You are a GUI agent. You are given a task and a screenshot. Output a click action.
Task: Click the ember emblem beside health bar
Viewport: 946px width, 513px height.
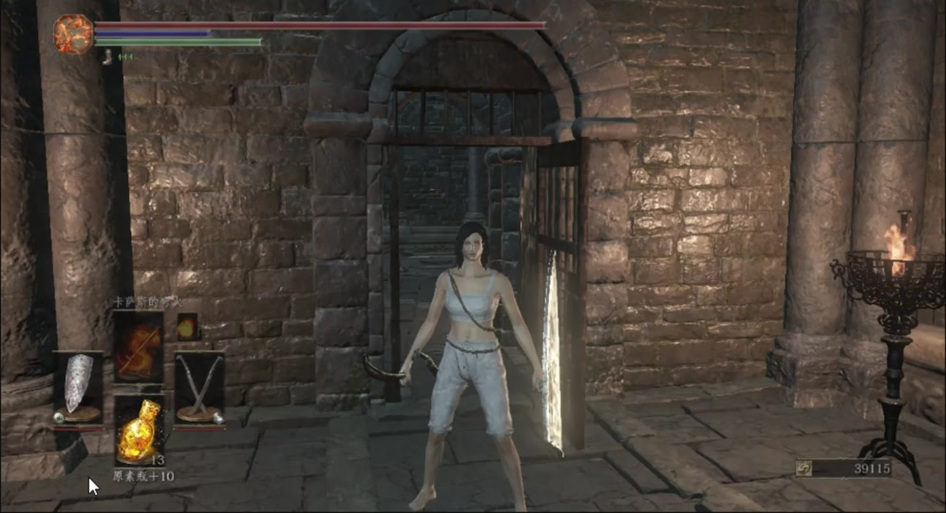pyautogui.click(x=73, y=34)
